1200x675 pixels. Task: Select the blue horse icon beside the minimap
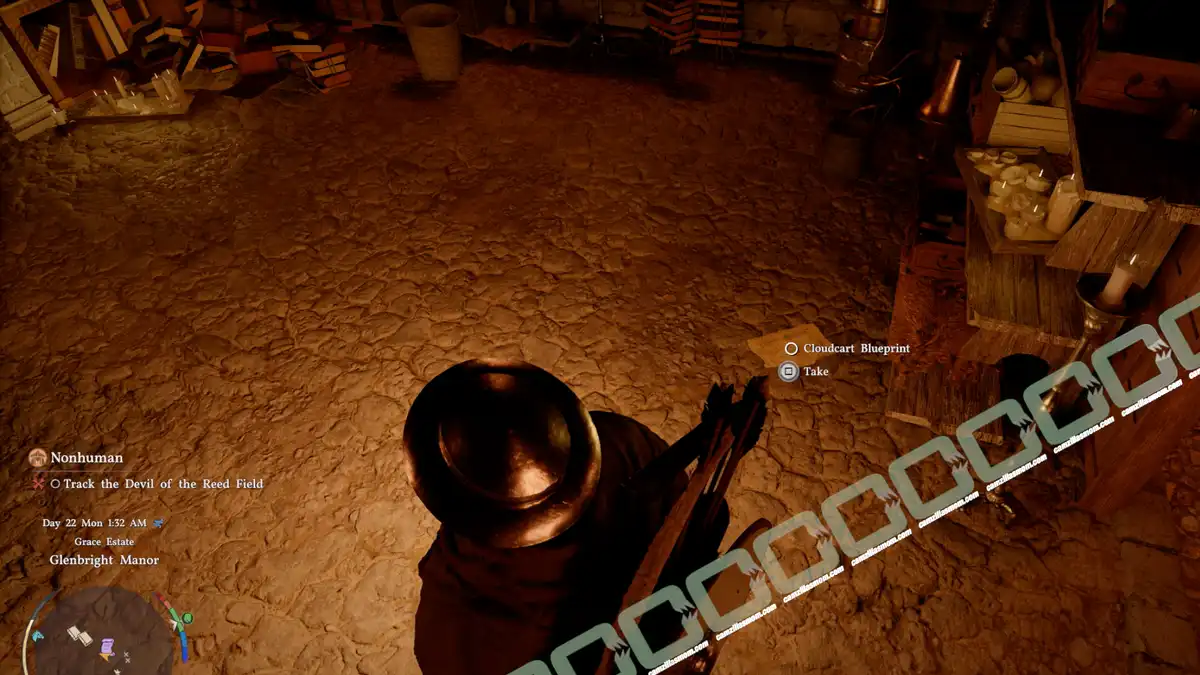38,636
